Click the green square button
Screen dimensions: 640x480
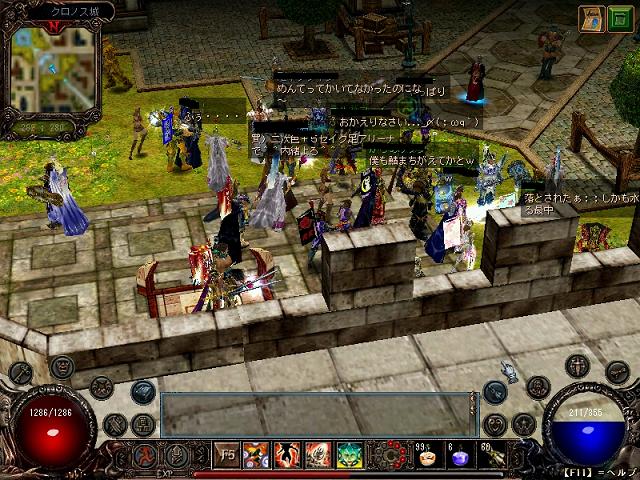(620, 18)
